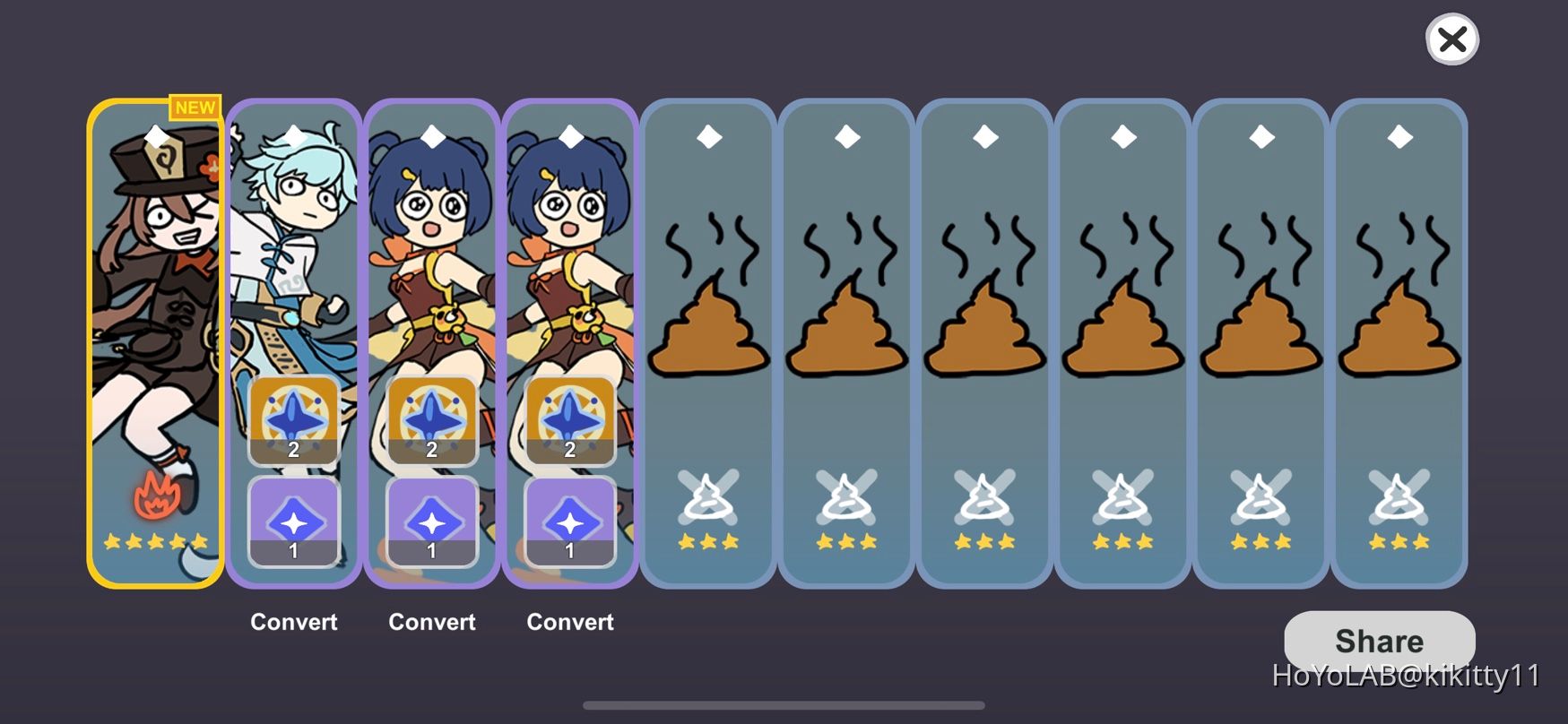The width and height of the screenshot is (1568, 724).
Task: Select the Chongyun character card
Action: click(x=293, y=251)
